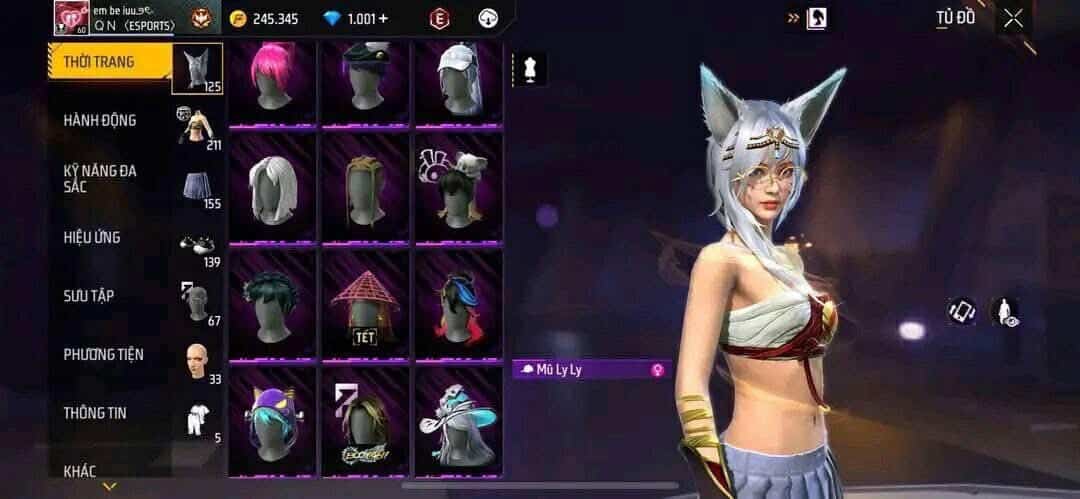Select the skirt subcategory with 155 items
Screen dimensions: 1080x499
(197, 186)
